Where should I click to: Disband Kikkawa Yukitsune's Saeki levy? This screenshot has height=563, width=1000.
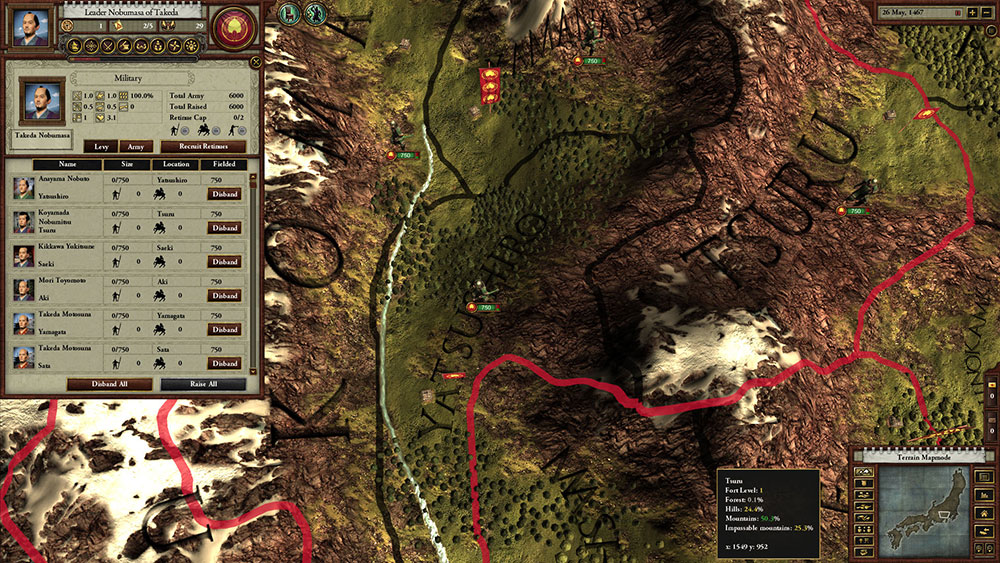[x=223, y=262]
